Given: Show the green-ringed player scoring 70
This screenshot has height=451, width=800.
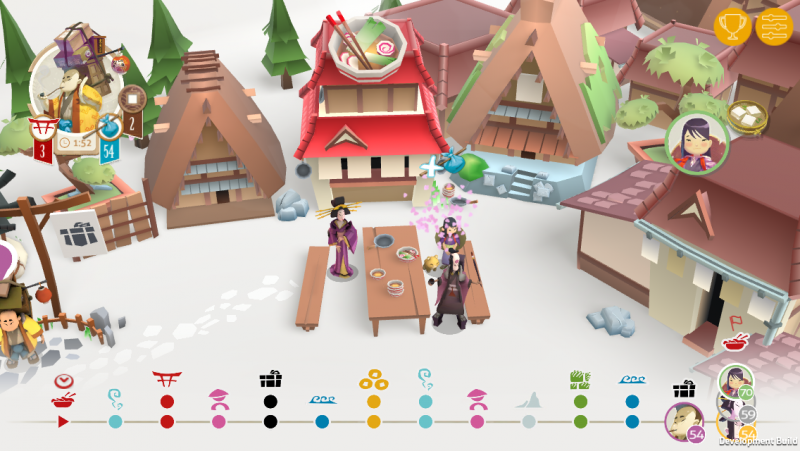Looking at the screenshot, I should [734, 381].
